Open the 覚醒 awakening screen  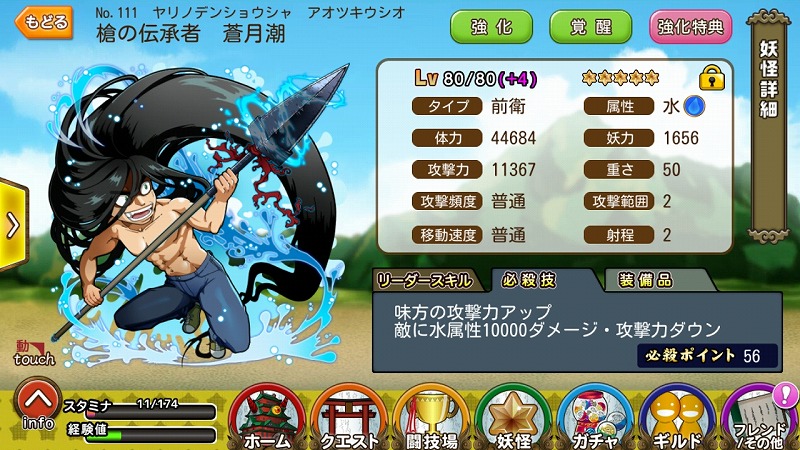coord(590,26)
